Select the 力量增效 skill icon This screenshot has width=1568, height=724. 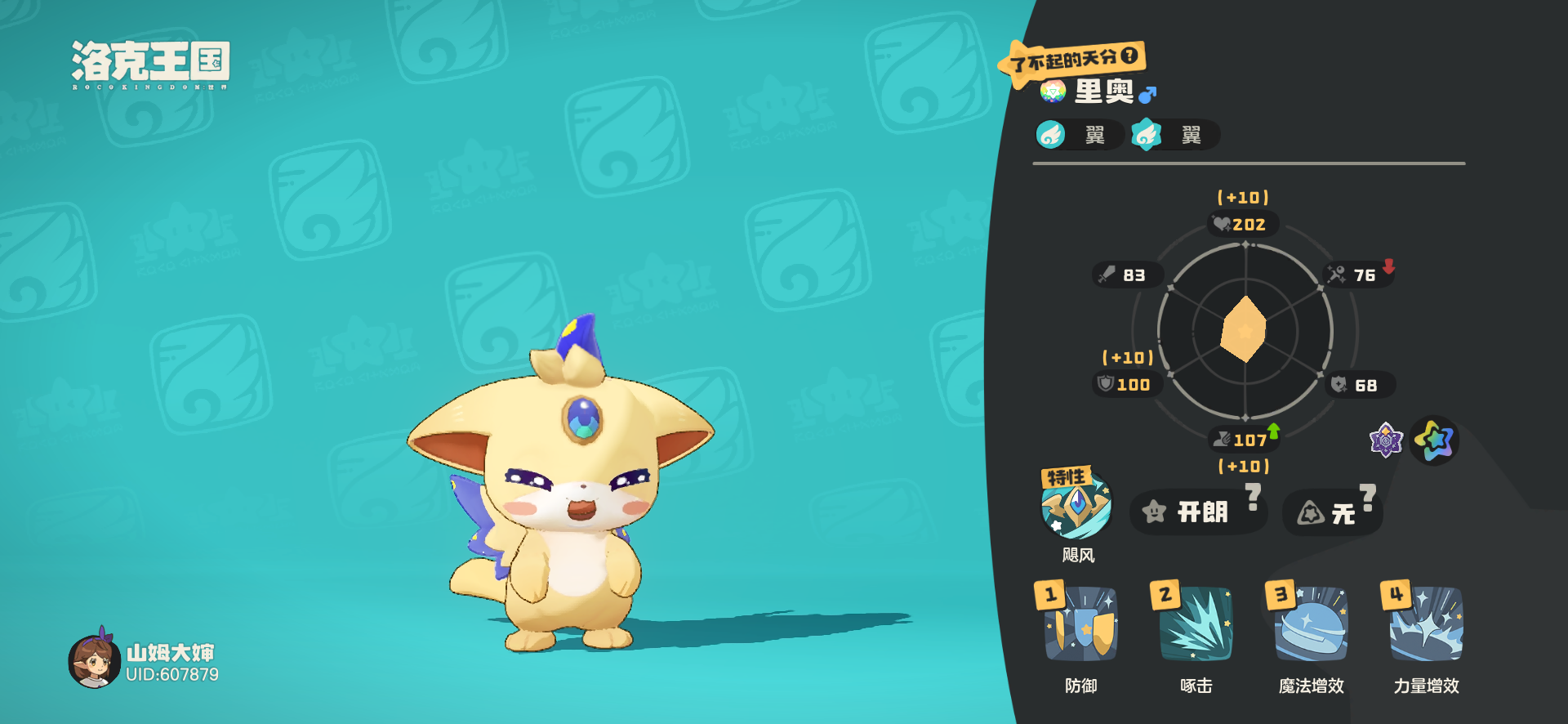(x=1426, y=624)
